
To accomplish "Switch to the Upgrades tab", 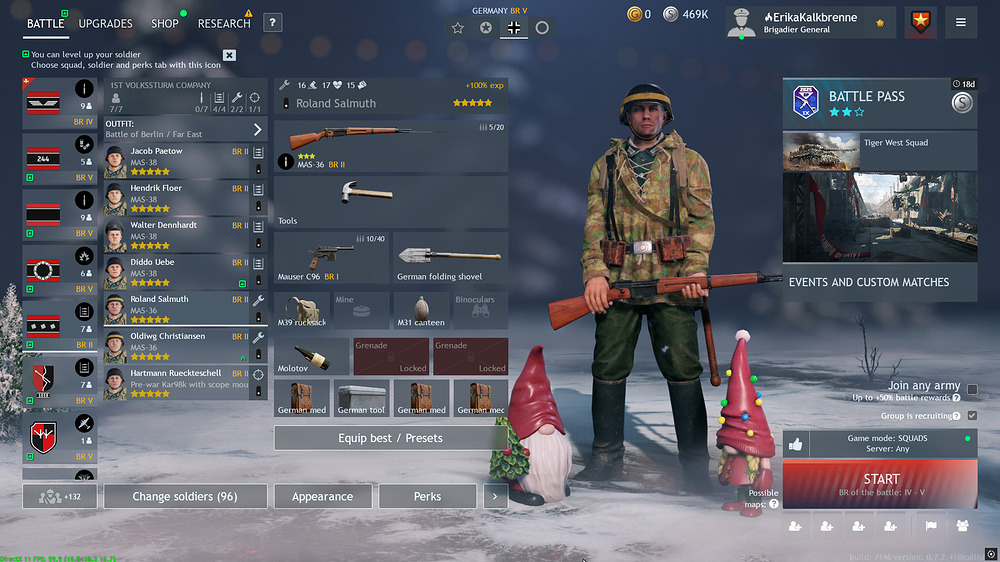I will point(105,23).
